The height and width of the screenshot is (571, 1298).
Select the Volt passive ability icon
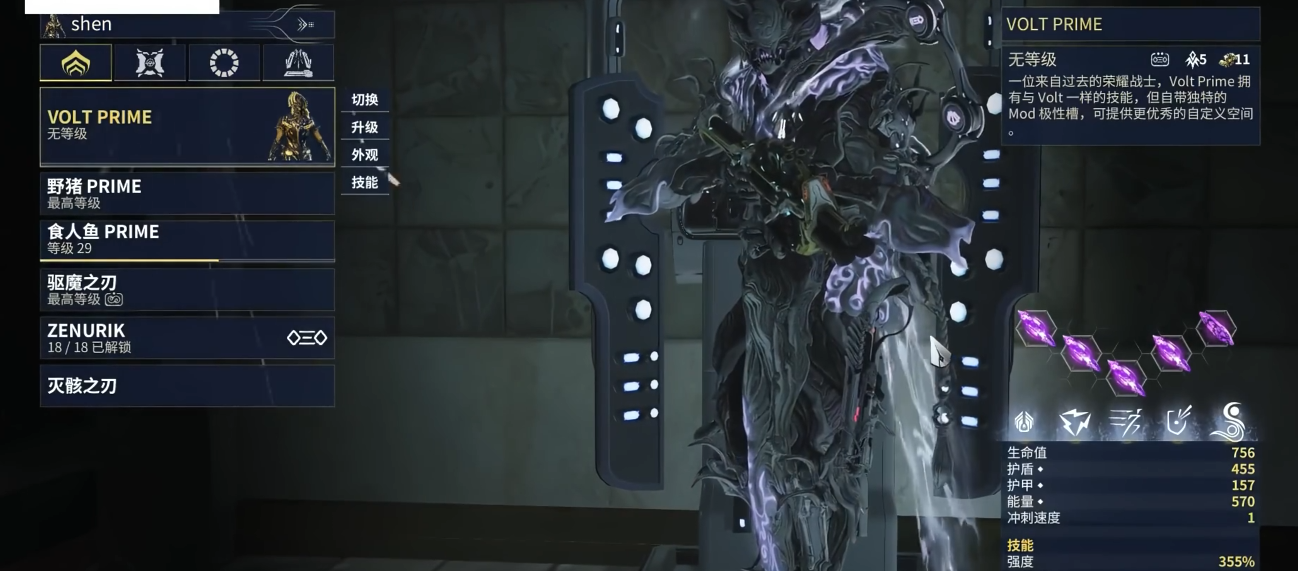click(1025, 423)
